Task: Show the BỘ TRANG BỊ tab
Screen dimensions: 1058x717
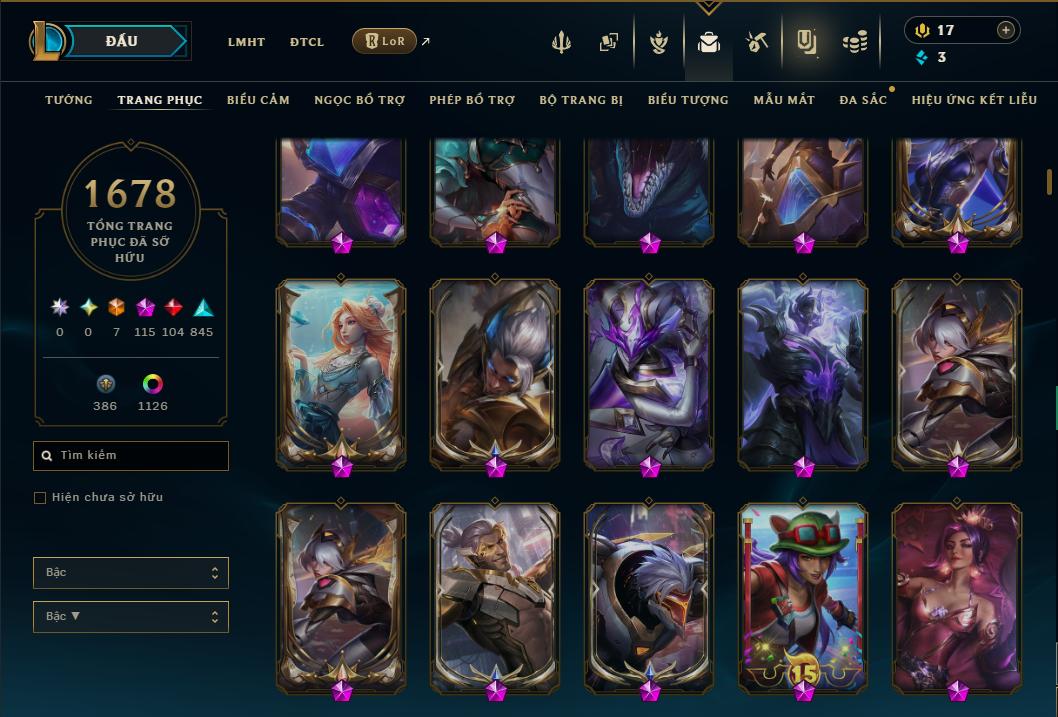Action: click(581, 100)
